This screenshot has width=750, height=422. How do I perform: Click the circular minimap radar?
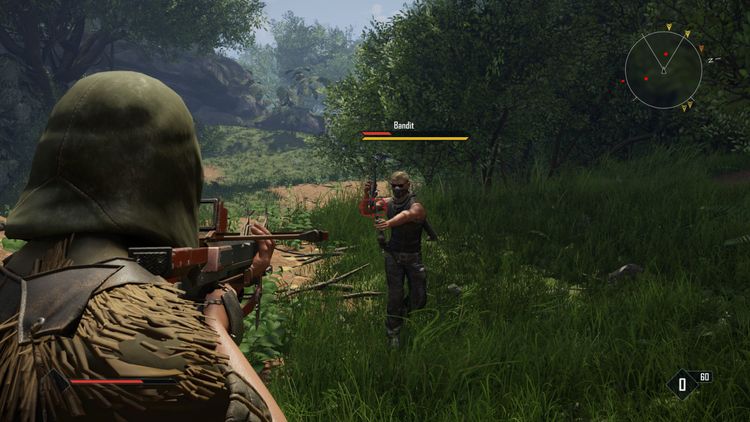click(x=663, y=69)
